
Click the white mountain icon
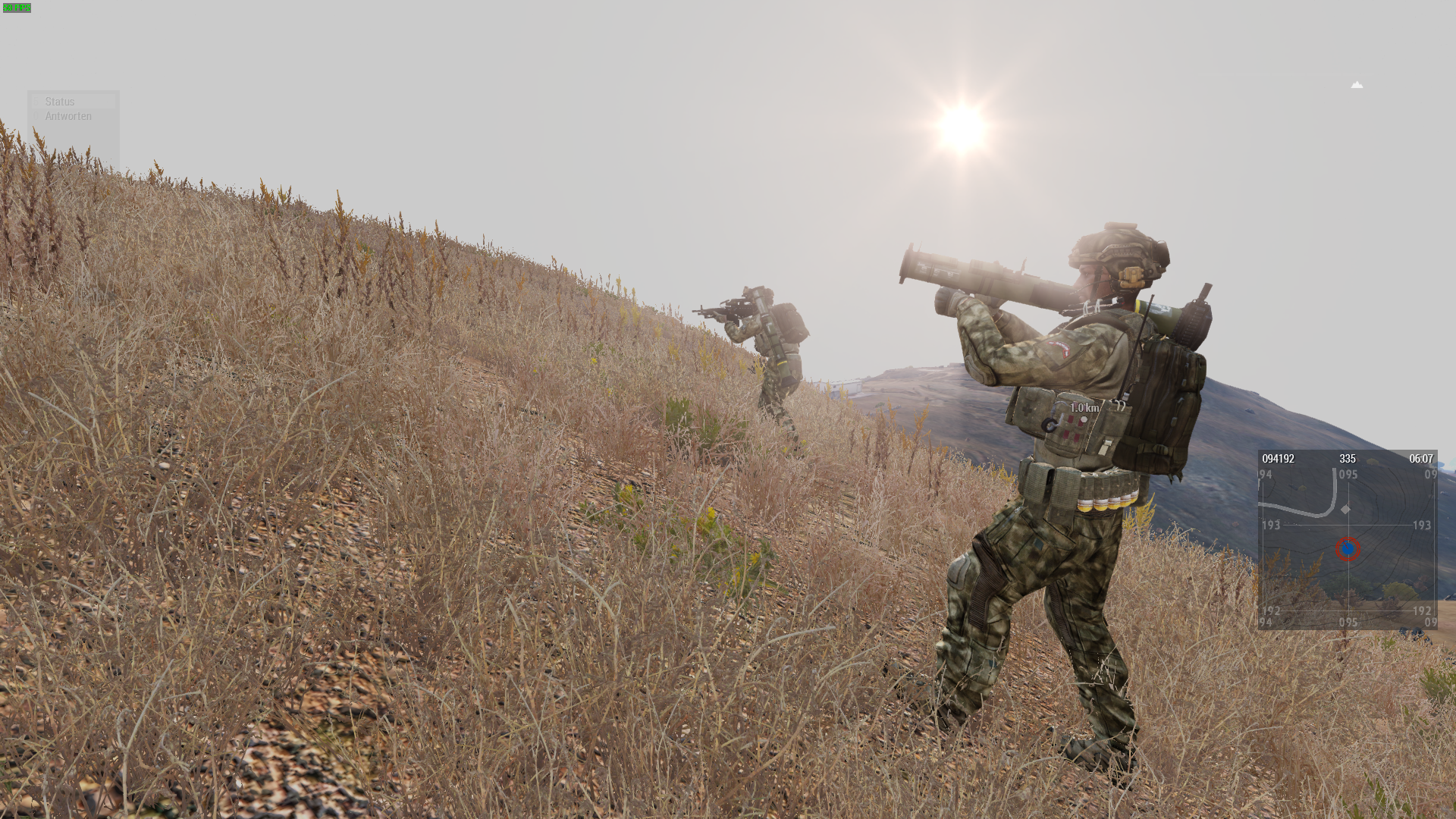(x=1357, y=85)
